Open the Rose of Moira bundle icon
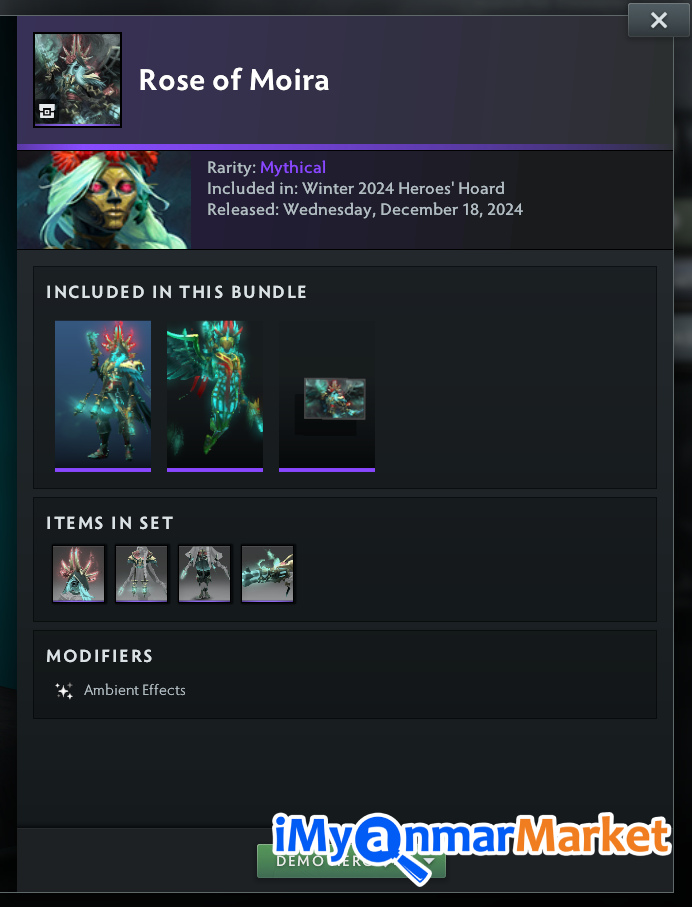The width and height of the screenshot is (692, 907). pos(77,80)
